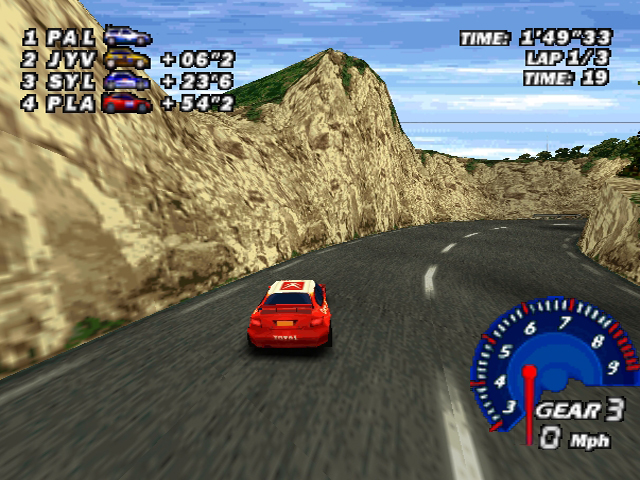
Task: Choose the SYL third-place standings row
Action: click(128, 81)
